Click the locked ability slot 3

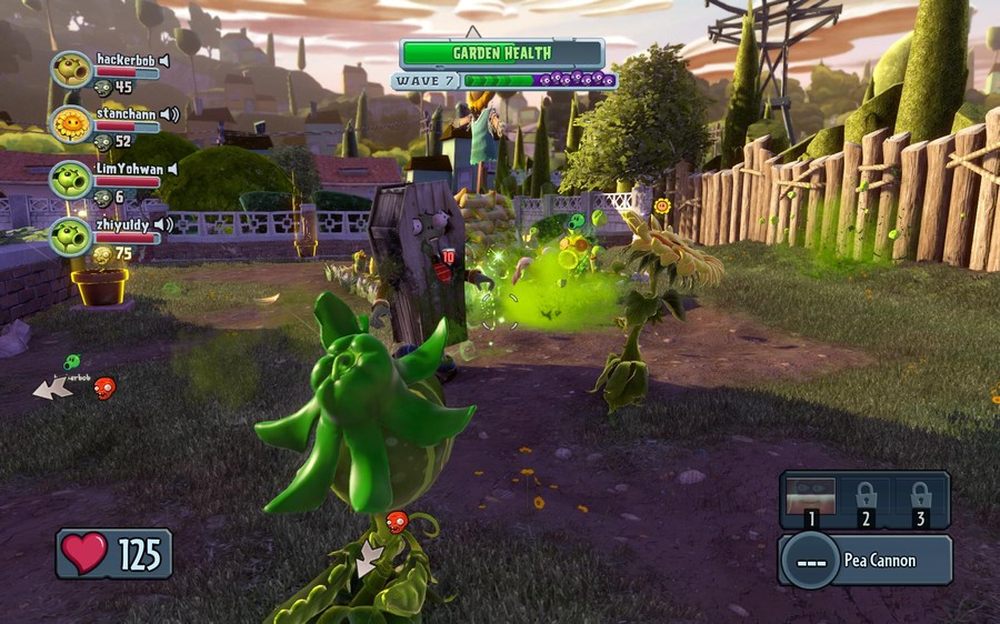click(x=921, y=500)
